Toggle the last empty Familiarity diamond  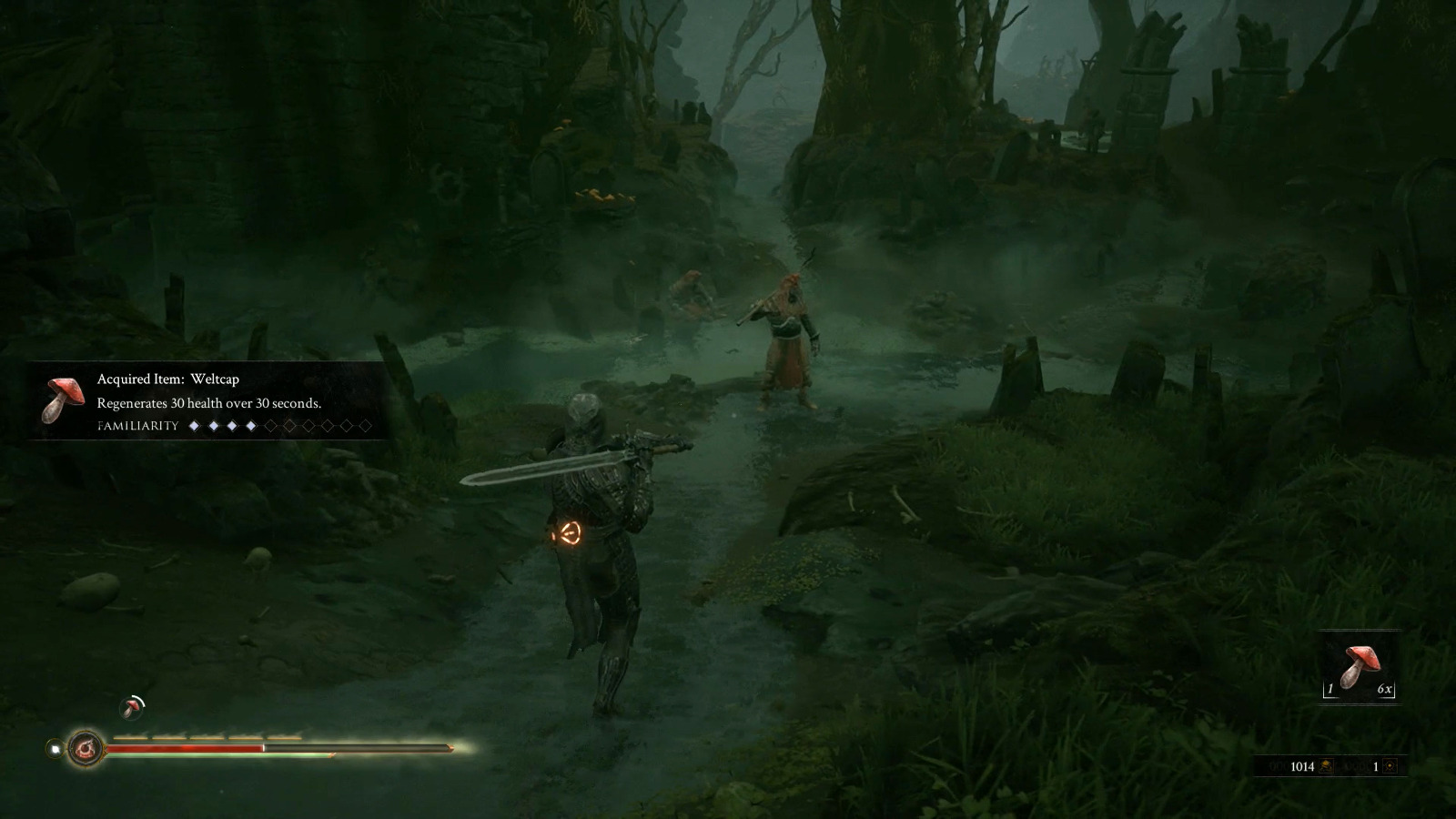point(364,425)
